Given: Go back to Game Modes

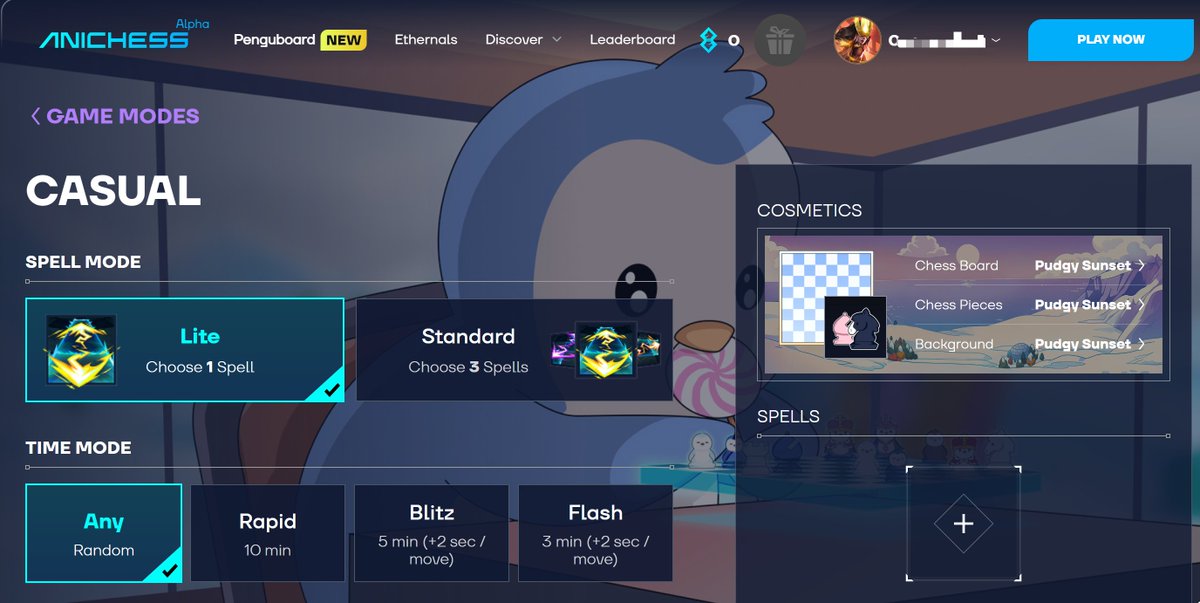Looking at the screenshot, I should 114,116.
